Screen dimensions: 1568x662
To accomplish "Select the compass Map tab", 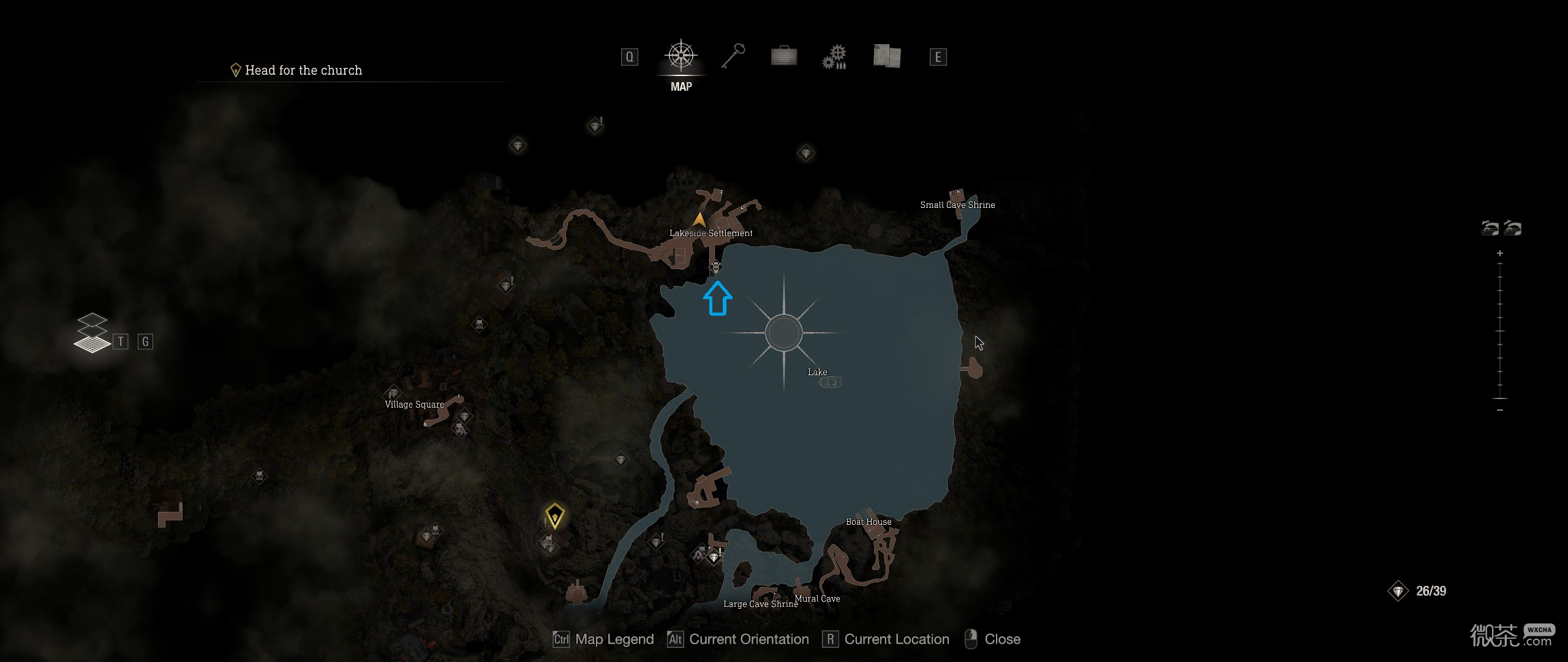I will pos(680,56).
